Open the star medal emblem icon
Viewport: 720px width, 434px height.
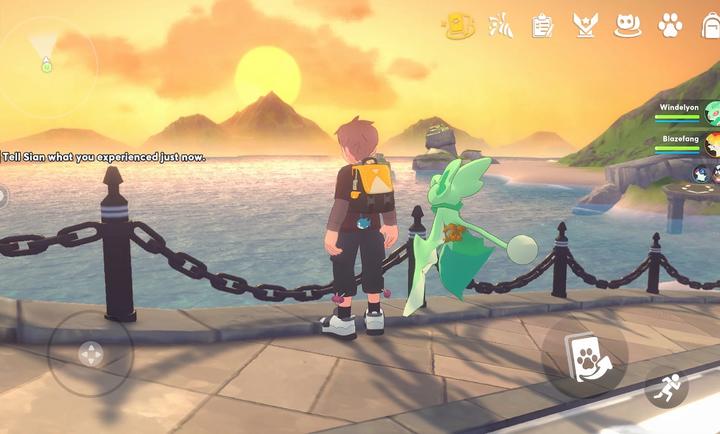click(x=584, y=26)
